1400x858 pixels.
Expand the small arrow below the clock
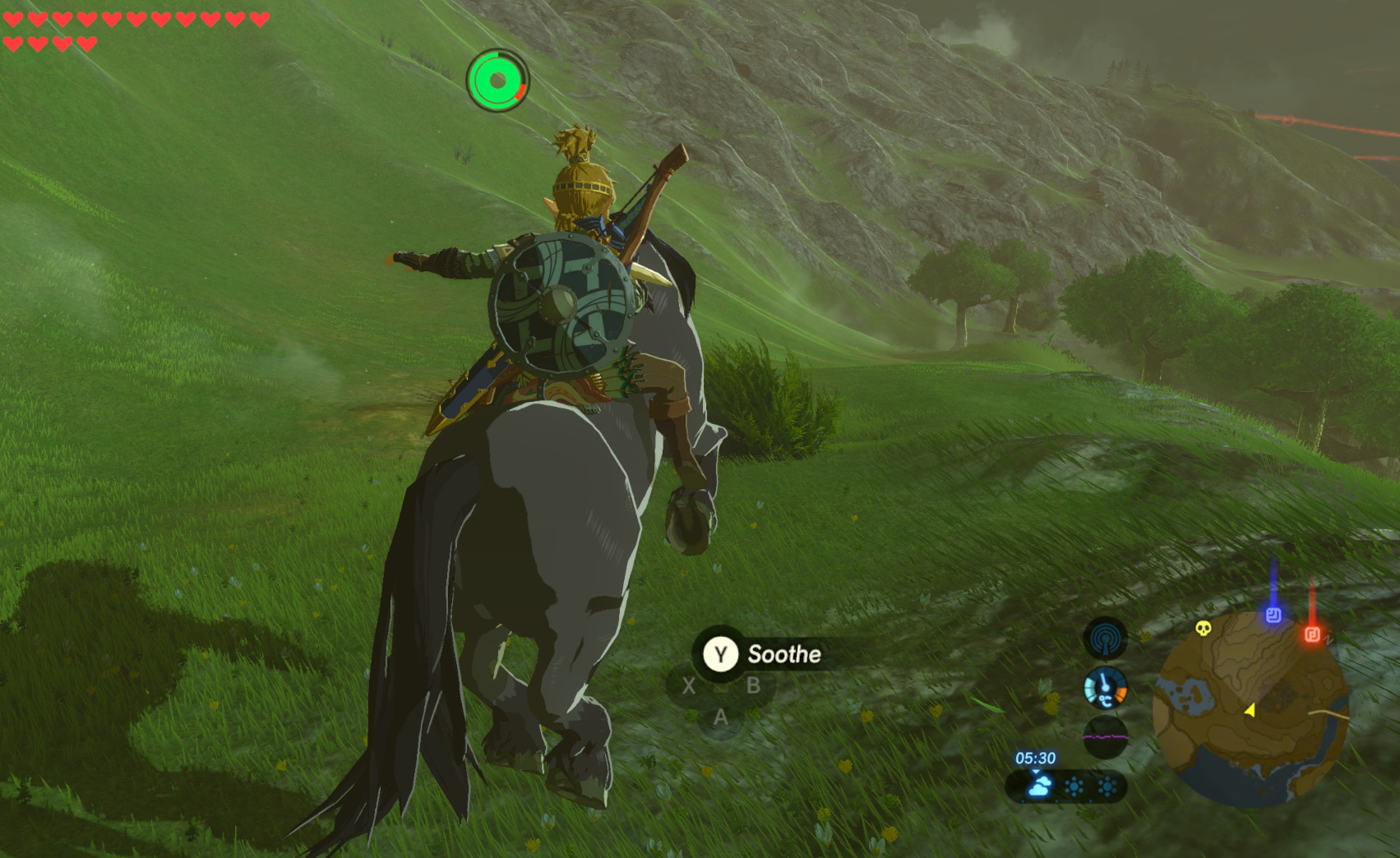[x=1036, y=771]
